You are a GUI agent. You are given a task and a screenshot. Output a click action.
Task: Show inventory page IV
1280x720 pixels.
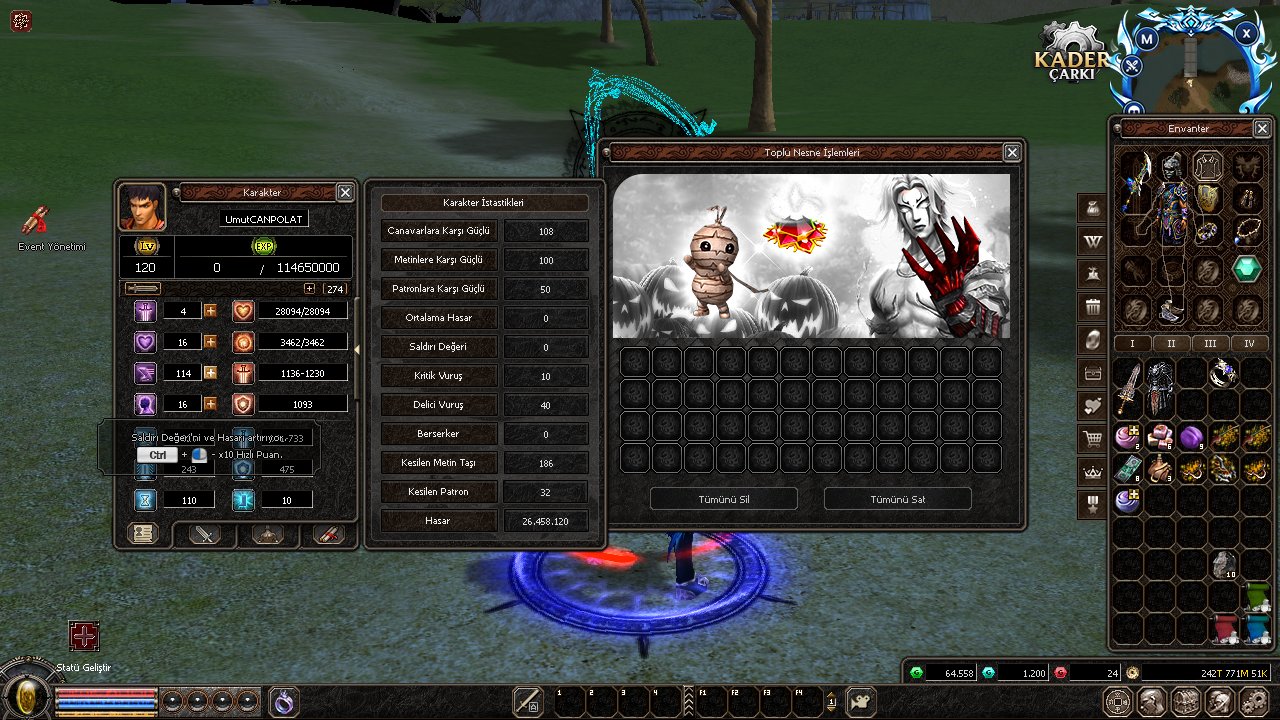[1249, 343]
